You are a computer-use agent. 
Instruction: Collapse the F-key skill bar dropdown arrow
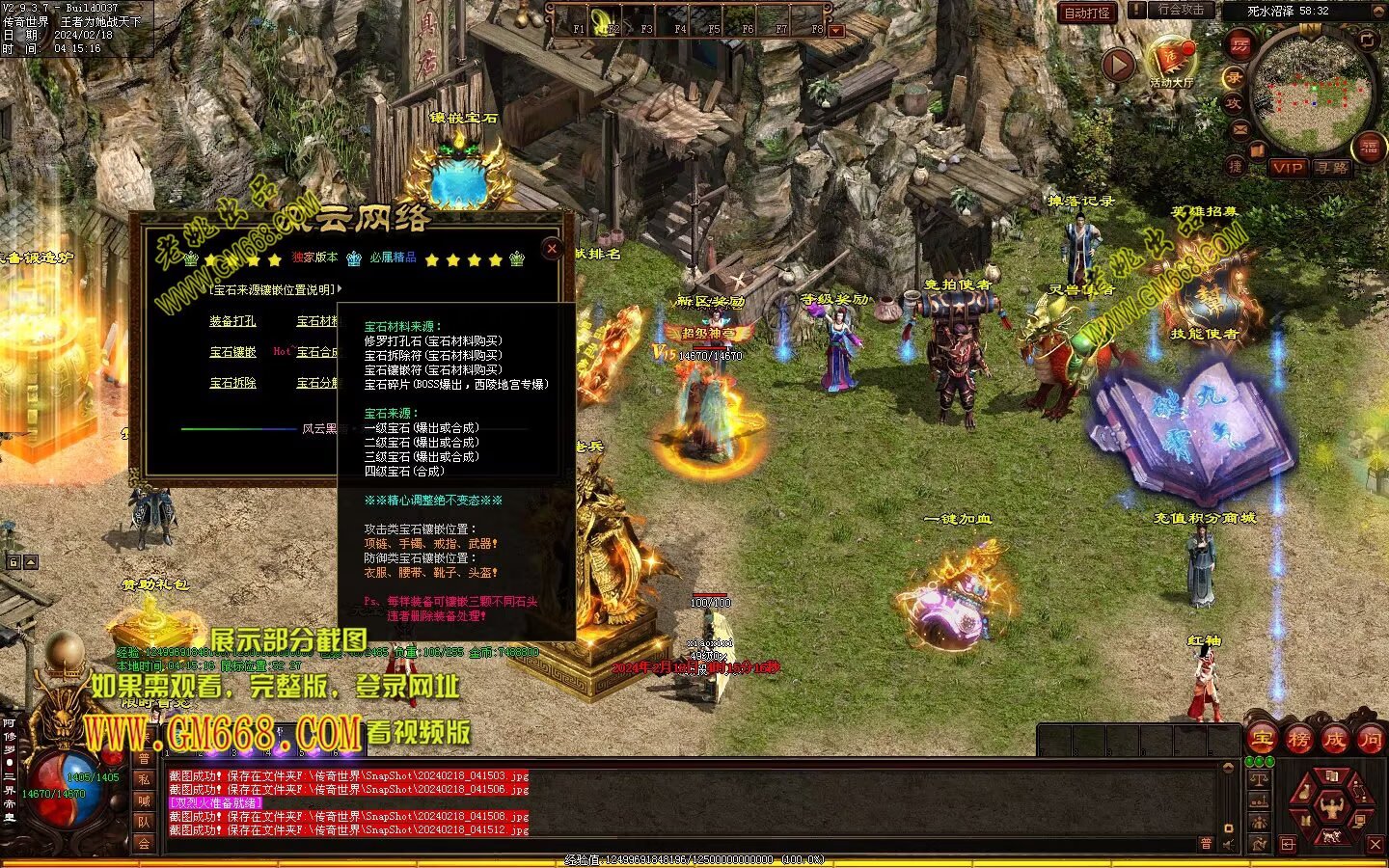(836, 31)
